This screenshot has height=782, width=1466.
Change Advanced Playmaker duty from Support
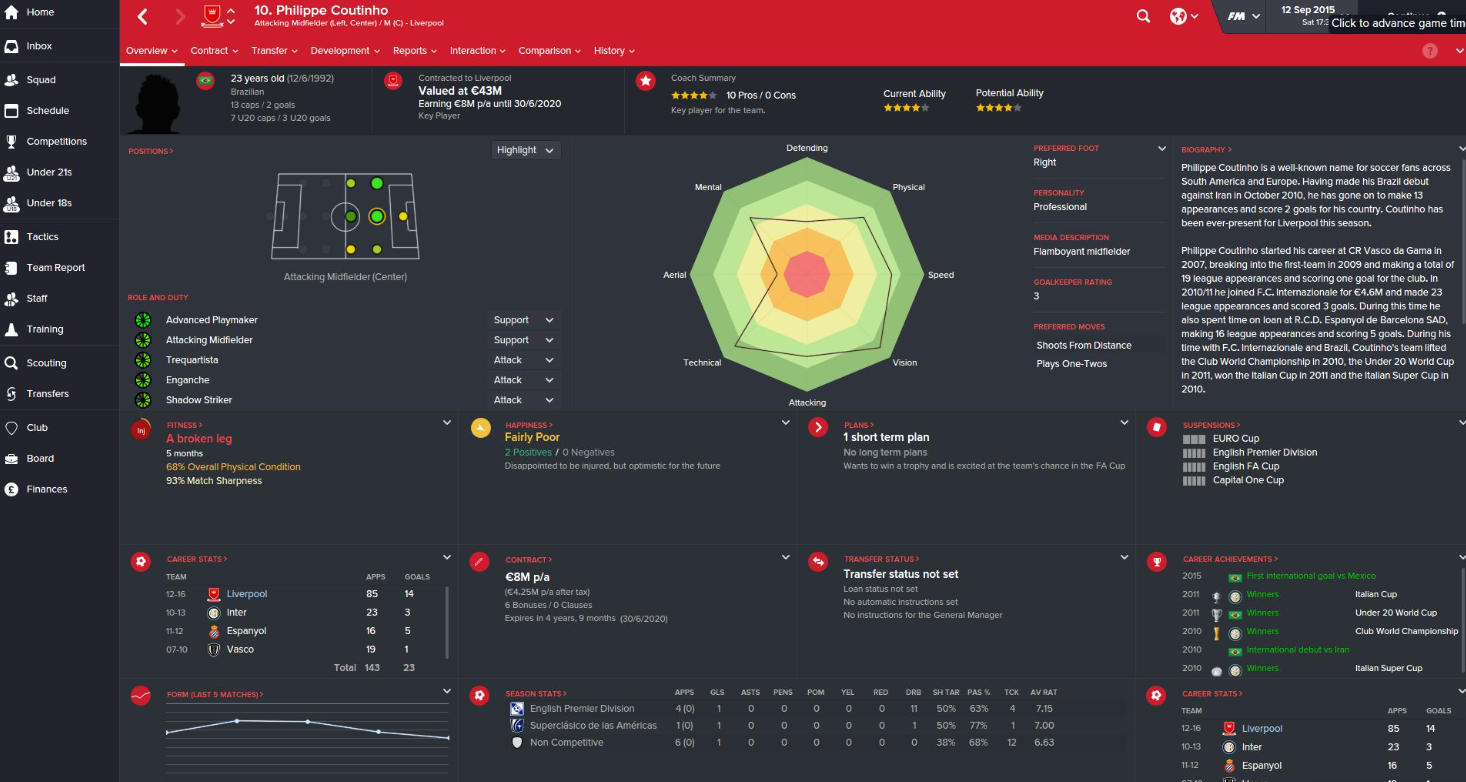point(522,319)
